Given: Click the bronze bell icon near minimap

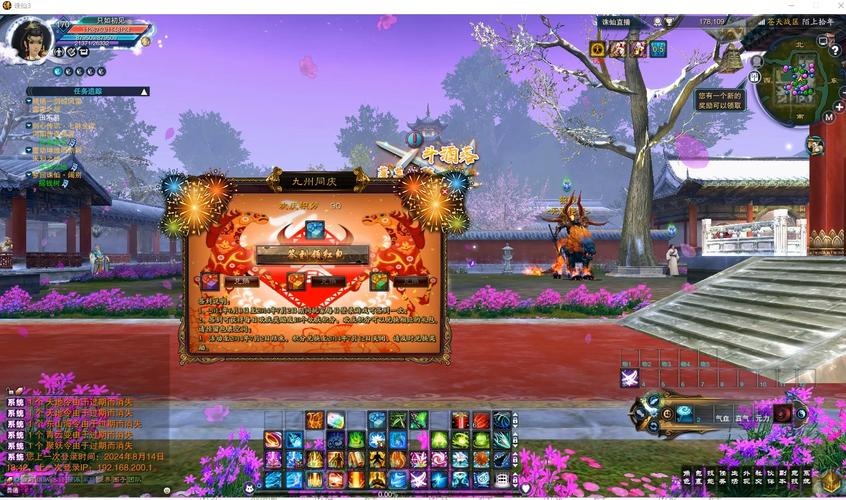Looking at the screenshot, I should click(x=732, y=59).
